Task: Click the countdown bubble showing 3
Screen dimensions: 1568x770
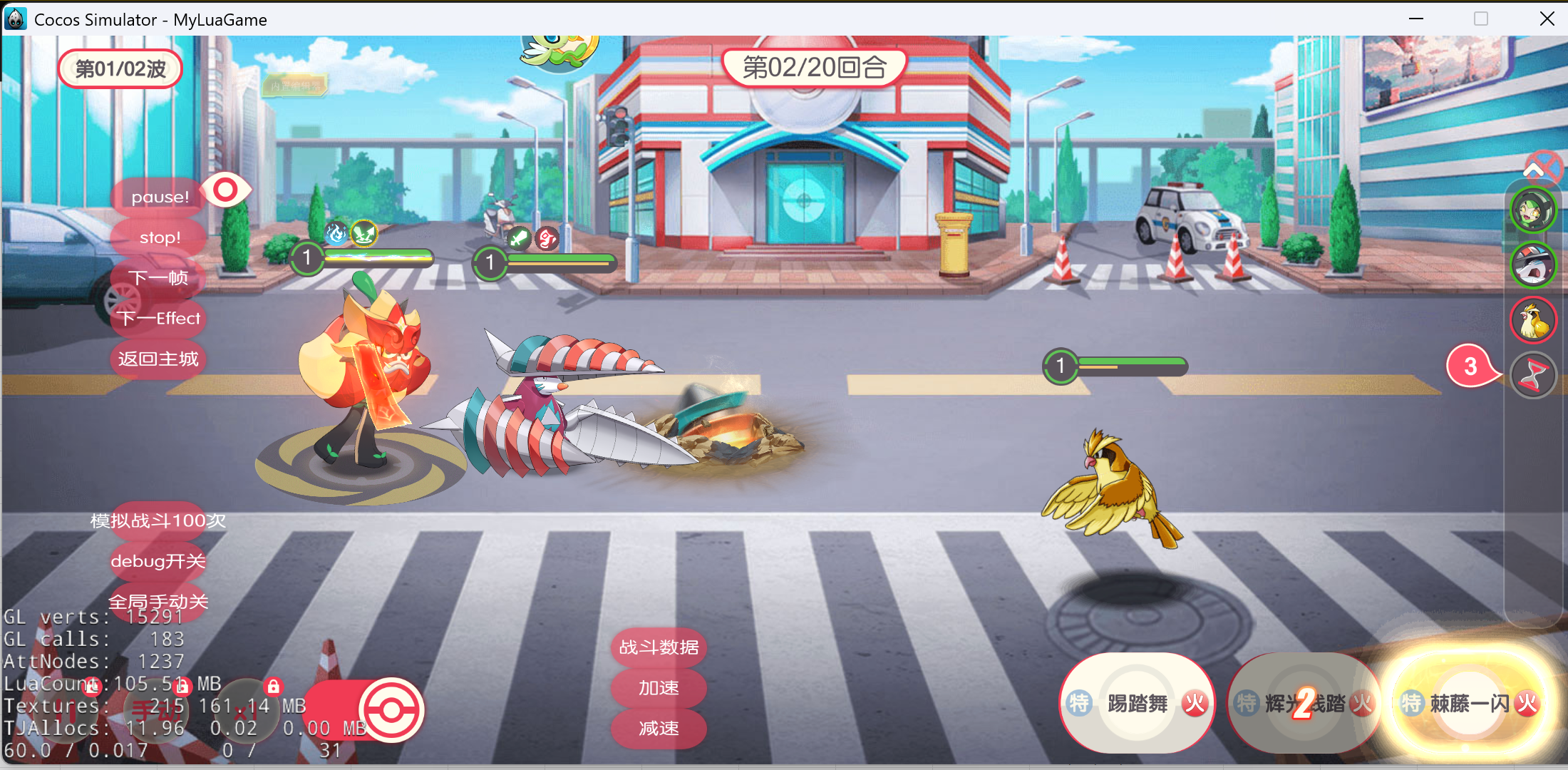Action: (1470, 366)
